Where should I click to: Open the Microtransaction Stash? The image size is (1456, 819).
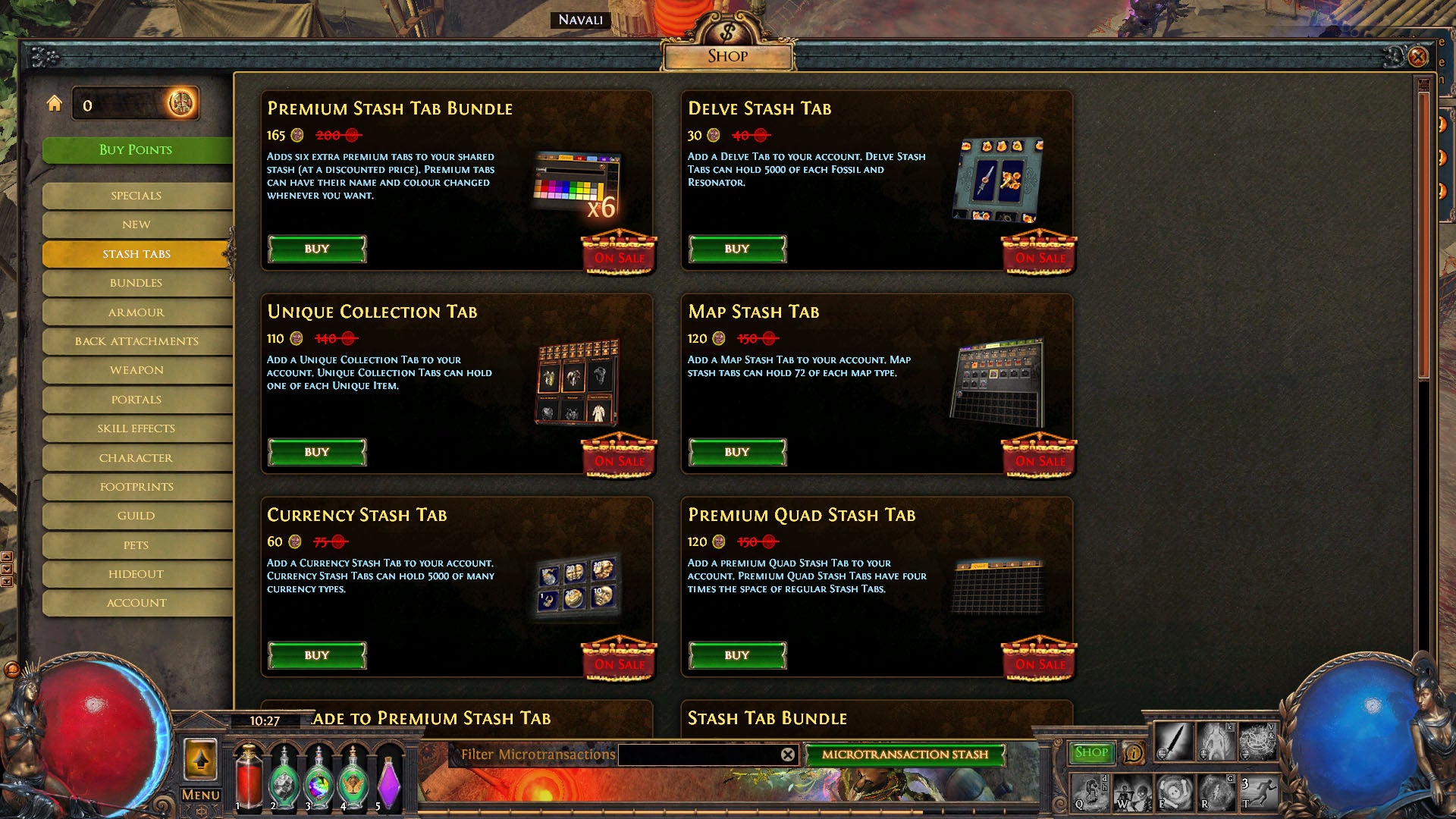tap(907, 755)
